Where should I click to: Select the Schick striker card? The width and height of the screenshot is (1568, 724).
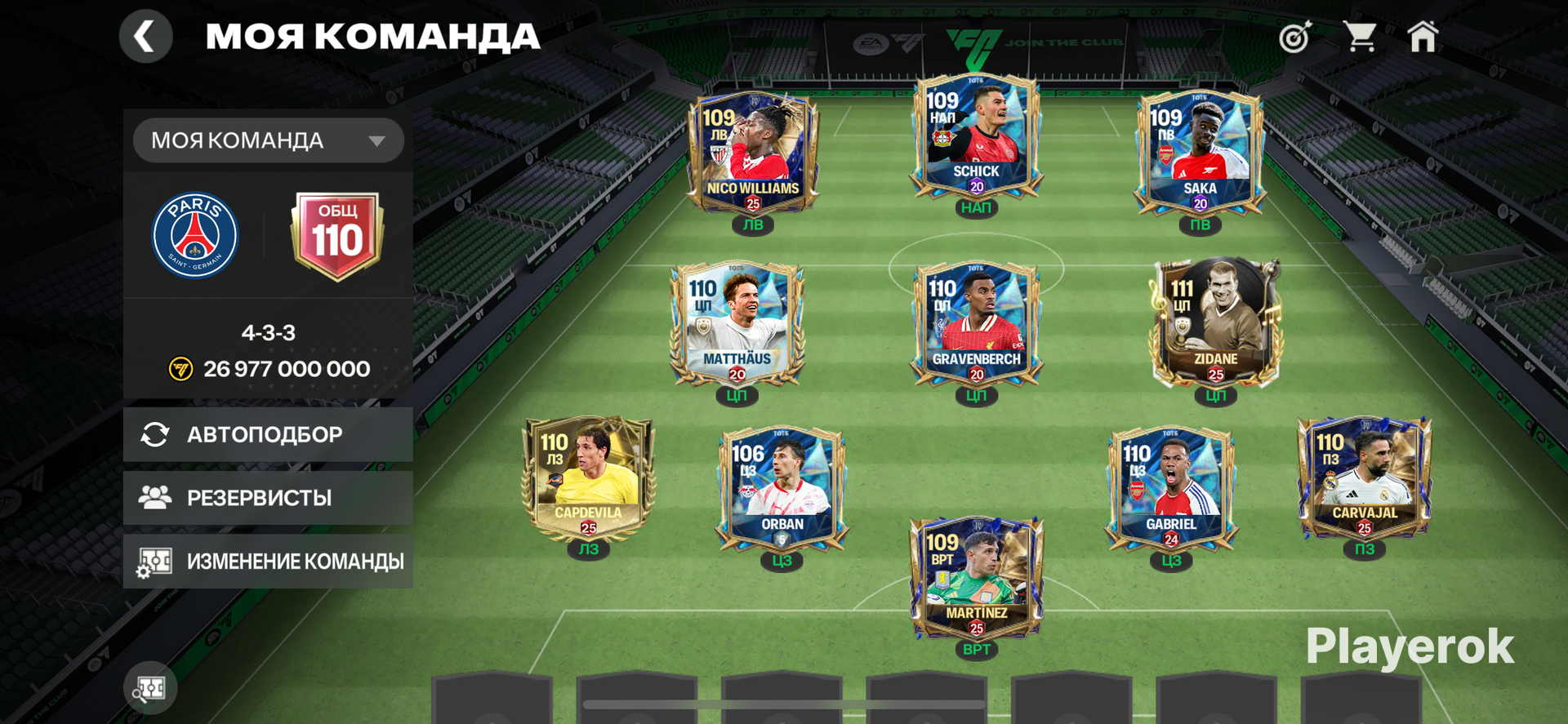pyautogui.click(x=976, y=137)
